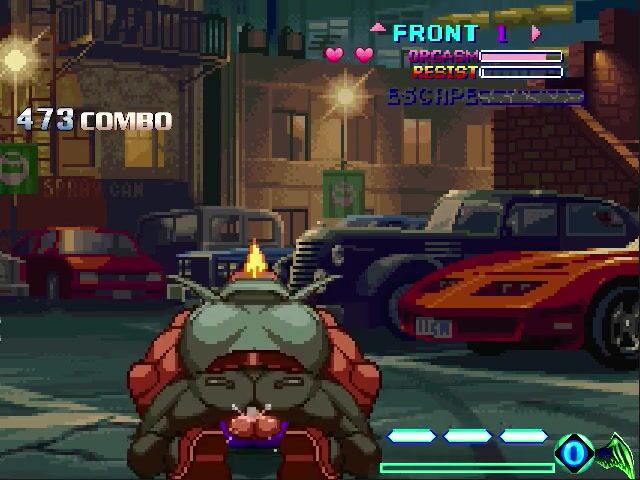Viewport: 640px width, 480px height.
Task: Click the blue diamond gem icon
Action: pyautogui.click(x=574, y=454)
